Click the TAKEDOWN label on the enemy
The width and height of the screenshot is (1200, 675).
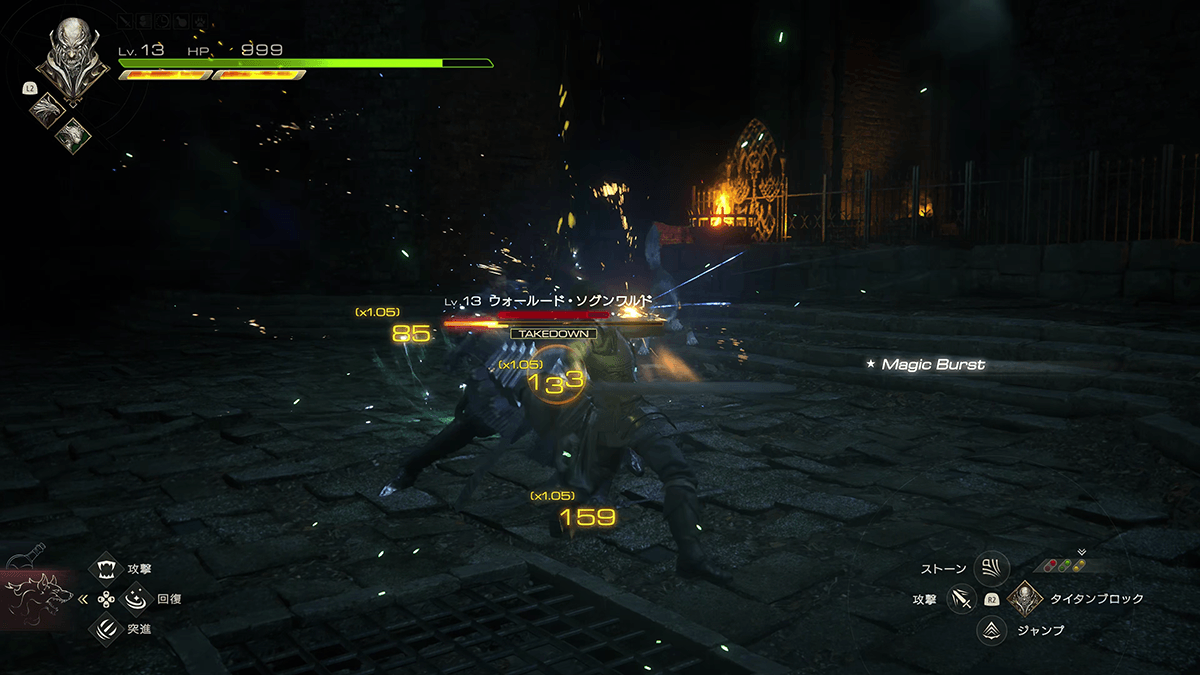[553, 333]
